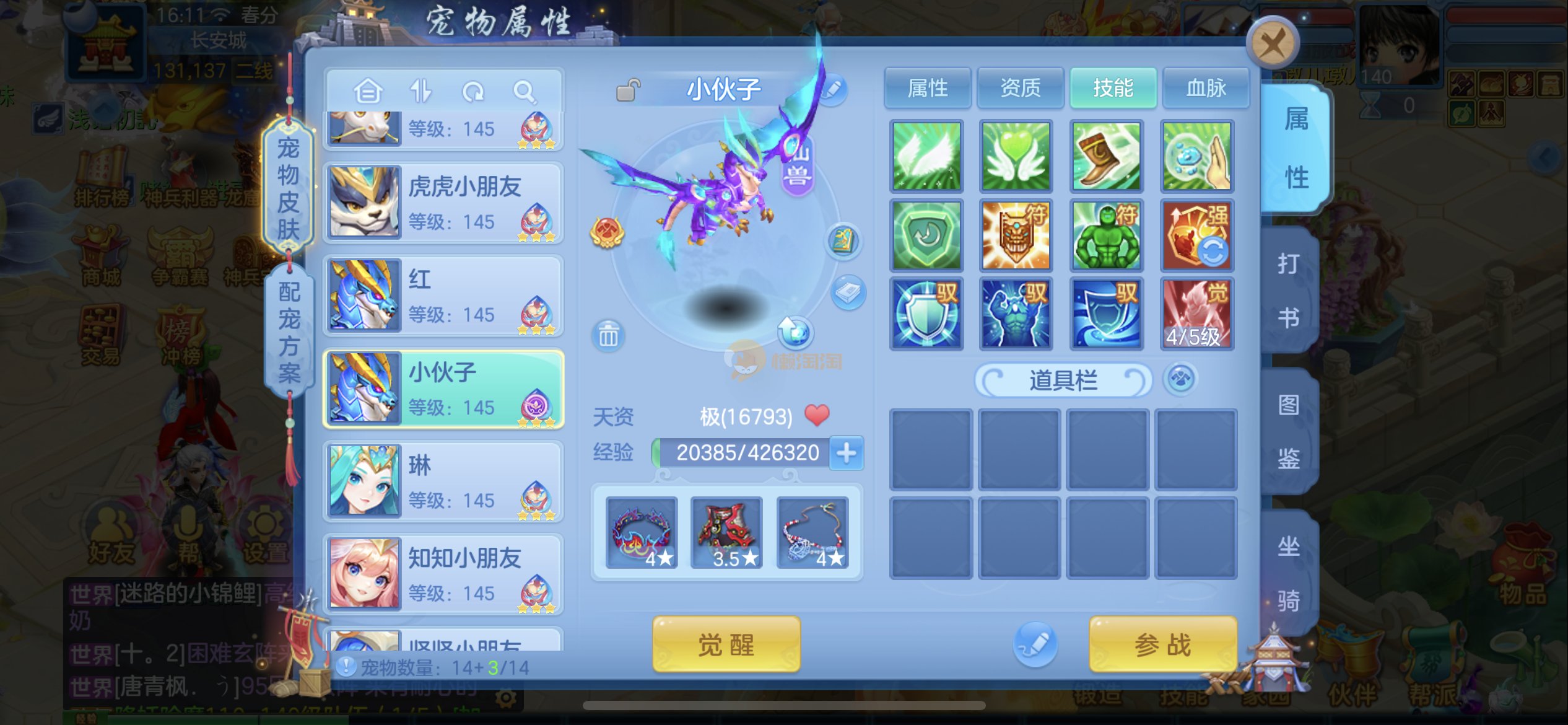Add experience with the plus button
This screenshot has width=1568, height=725.
tap(846, 453)
